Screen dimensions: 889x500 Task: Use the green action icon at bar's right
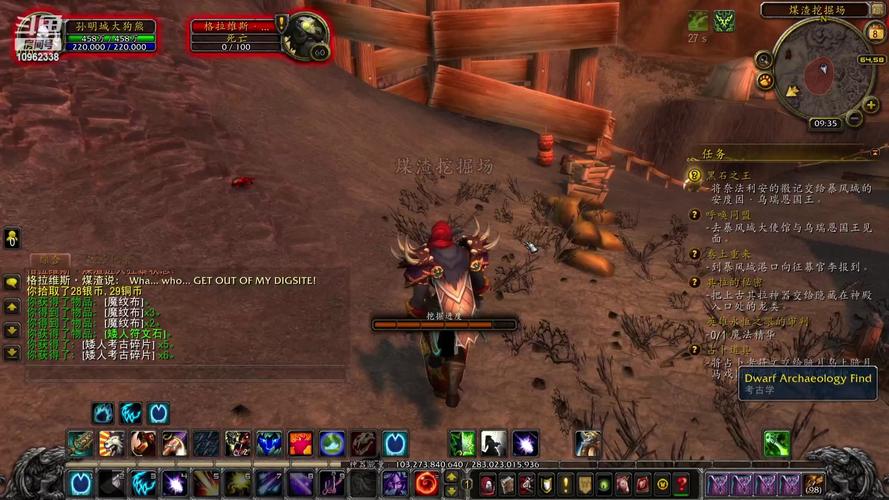click(776, 443)
